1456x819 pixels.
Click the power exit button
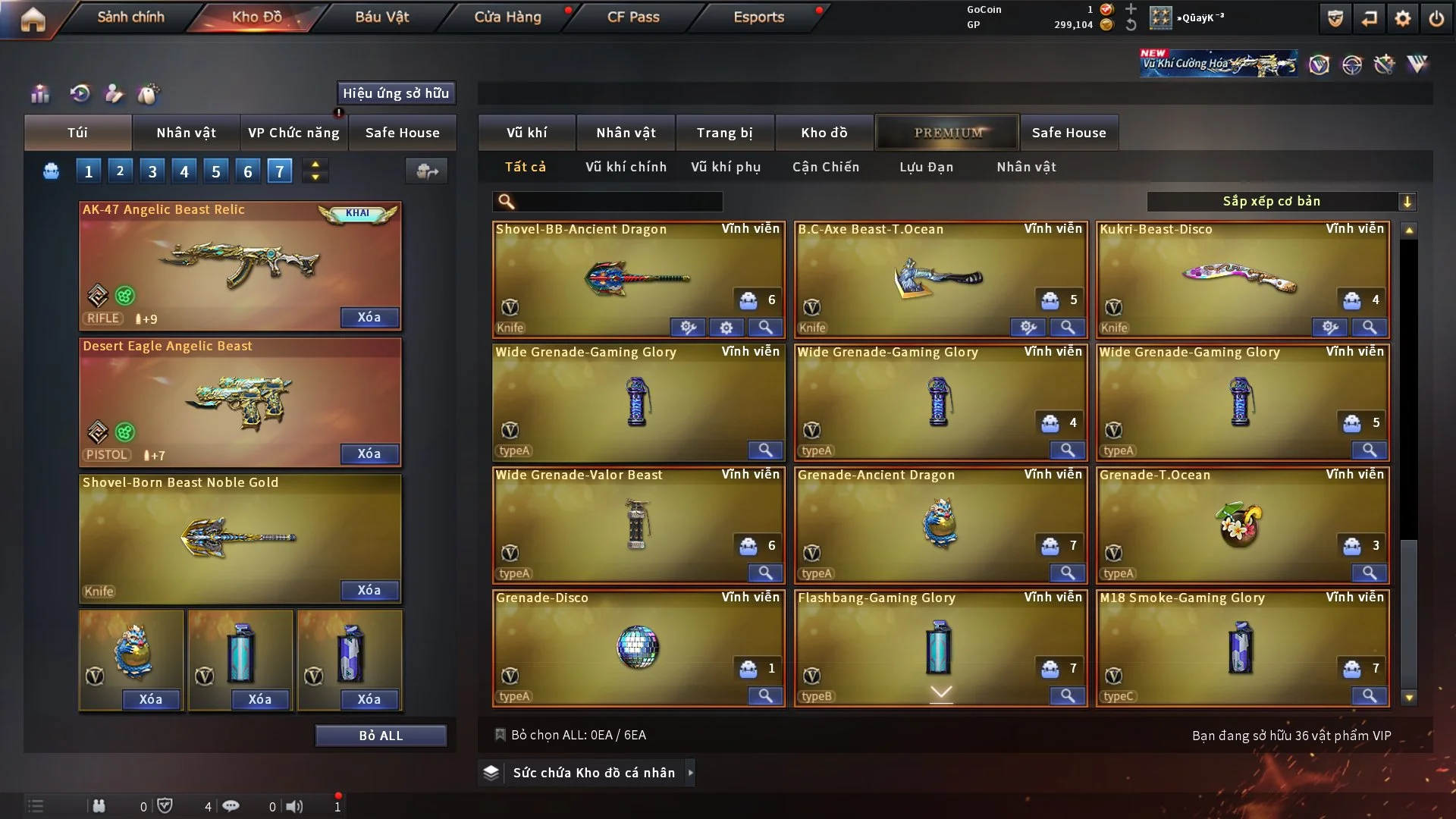coord(1436,18)
